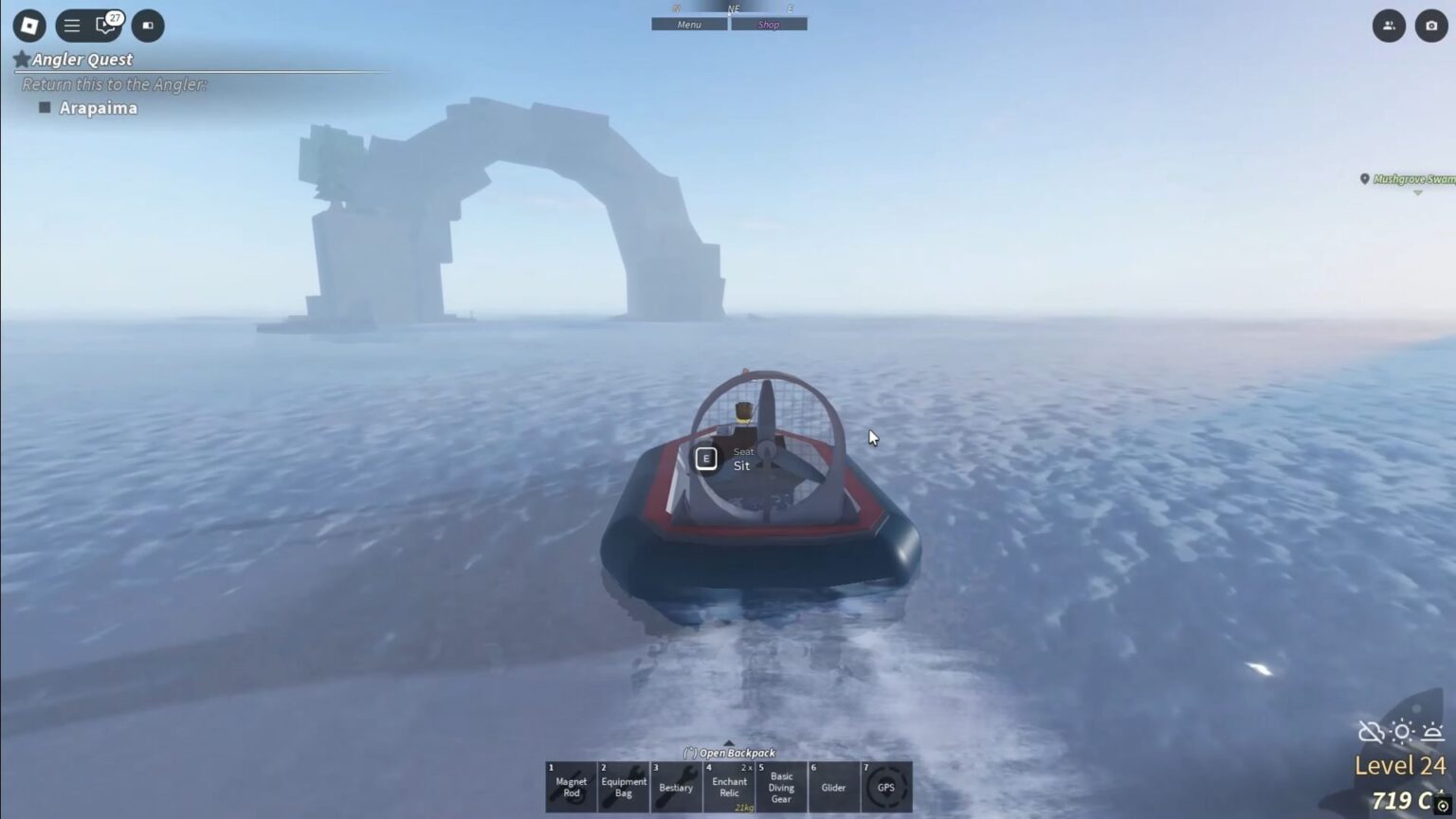Toggle the Roblox capture recording icon
1456x819 pixels.
point(146,26)
